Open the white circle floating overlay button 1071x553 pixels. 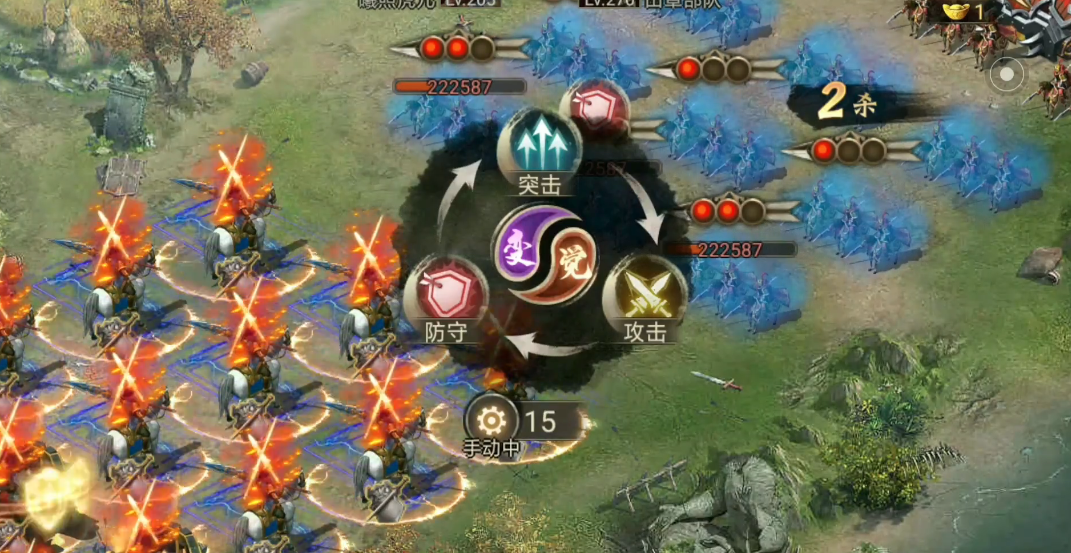[1007, 74]
